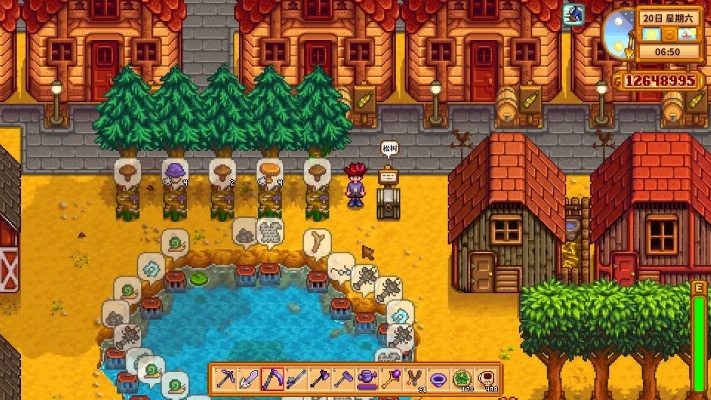Equip the sword from the hotbar
Image resolution: width=711 pixels, height=400 pixels.
click(x=249, y=379)
